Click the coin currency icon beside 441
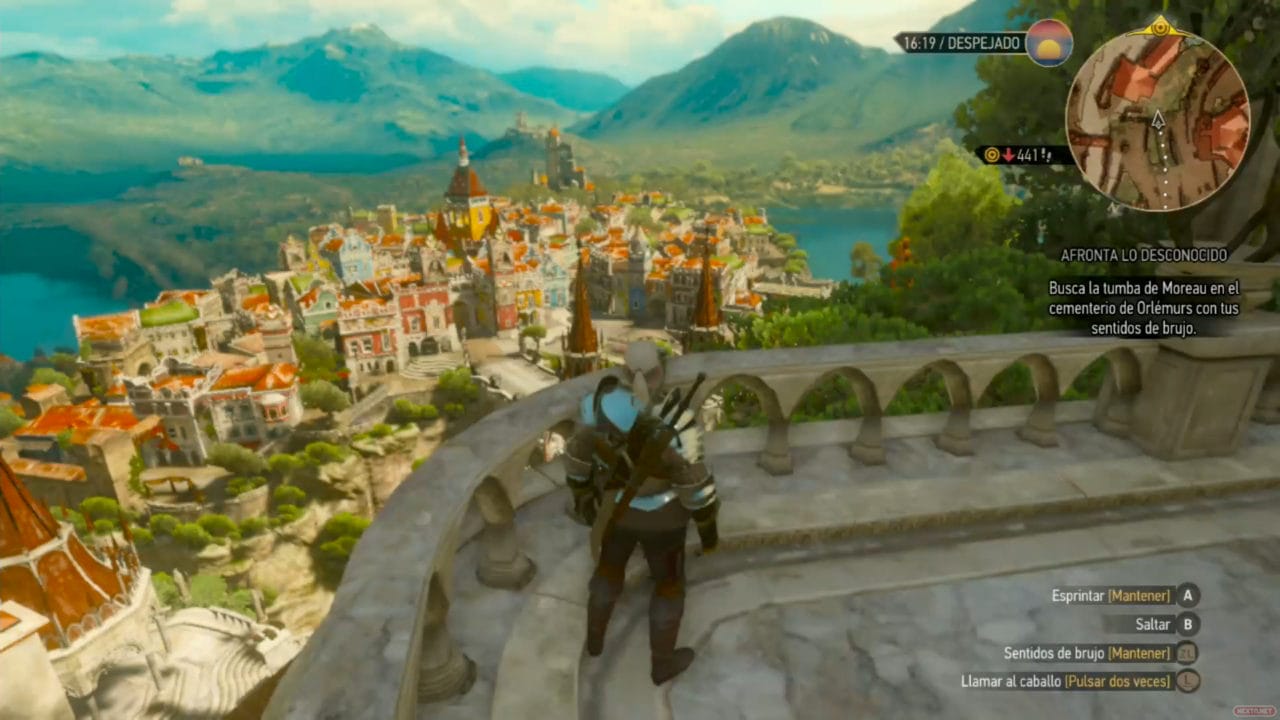Image resolution: width=1280 pixels, height=720 pixels. (991, 154)
